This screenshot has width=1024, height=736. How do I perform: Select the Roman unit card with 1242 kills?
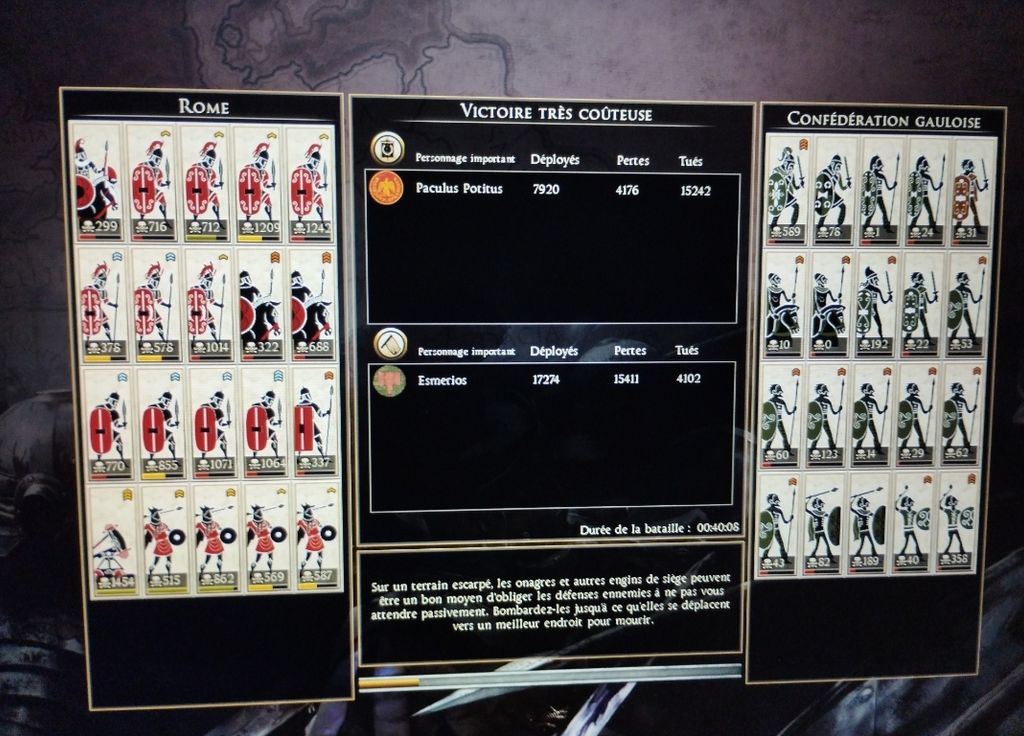point(311,184)
